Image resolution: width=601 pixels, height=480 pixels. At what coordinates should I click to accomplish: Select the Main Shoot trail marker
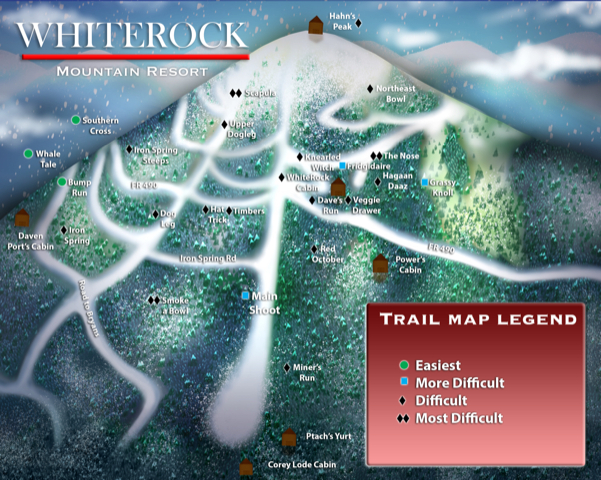(x=247, y=296)
